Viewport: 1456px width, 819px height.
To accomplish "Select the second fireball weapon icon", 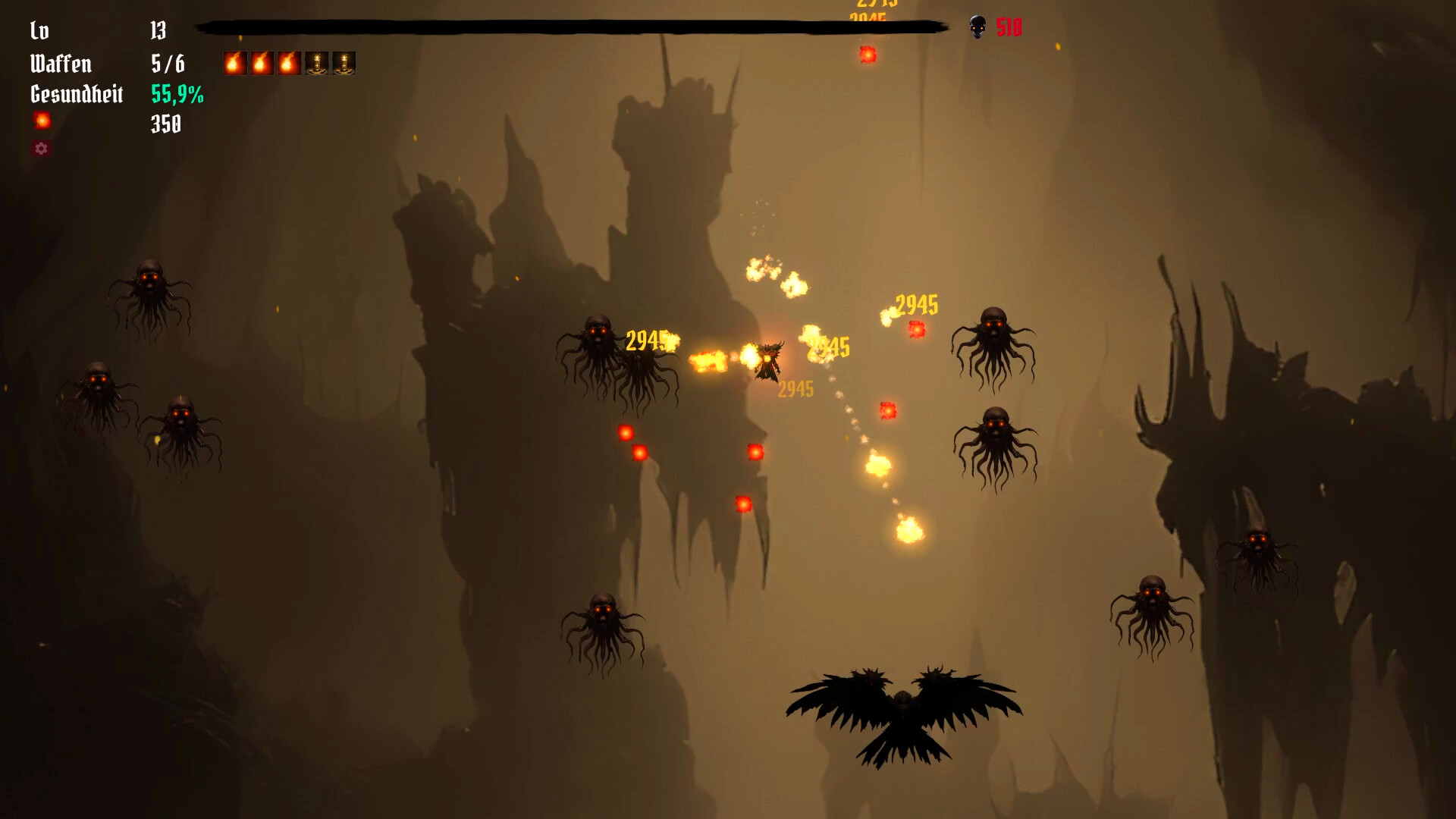I will tap(262, 63).
